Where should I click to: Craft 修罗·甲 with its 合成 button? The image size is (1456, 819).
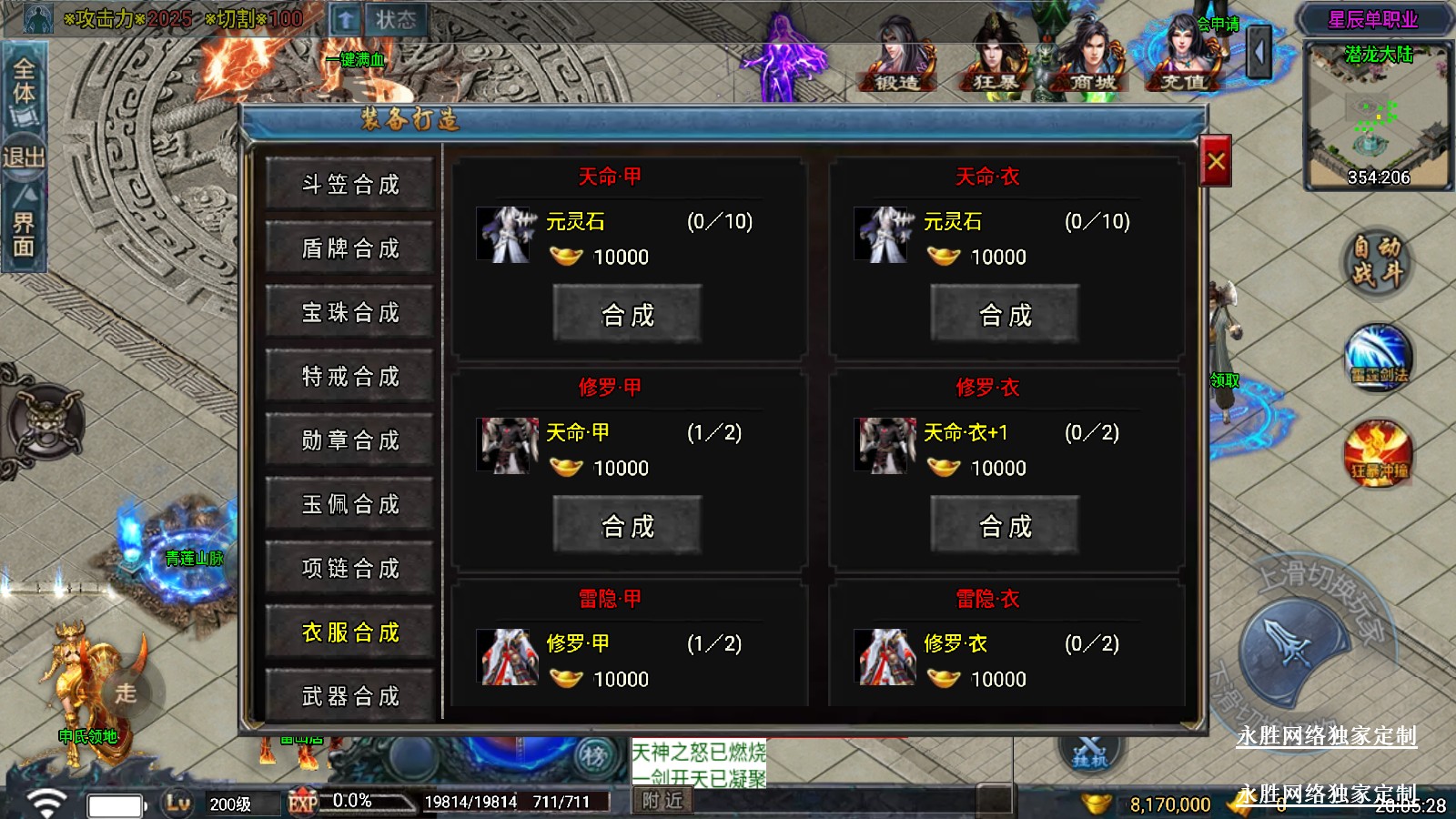(x=627, y=526)
